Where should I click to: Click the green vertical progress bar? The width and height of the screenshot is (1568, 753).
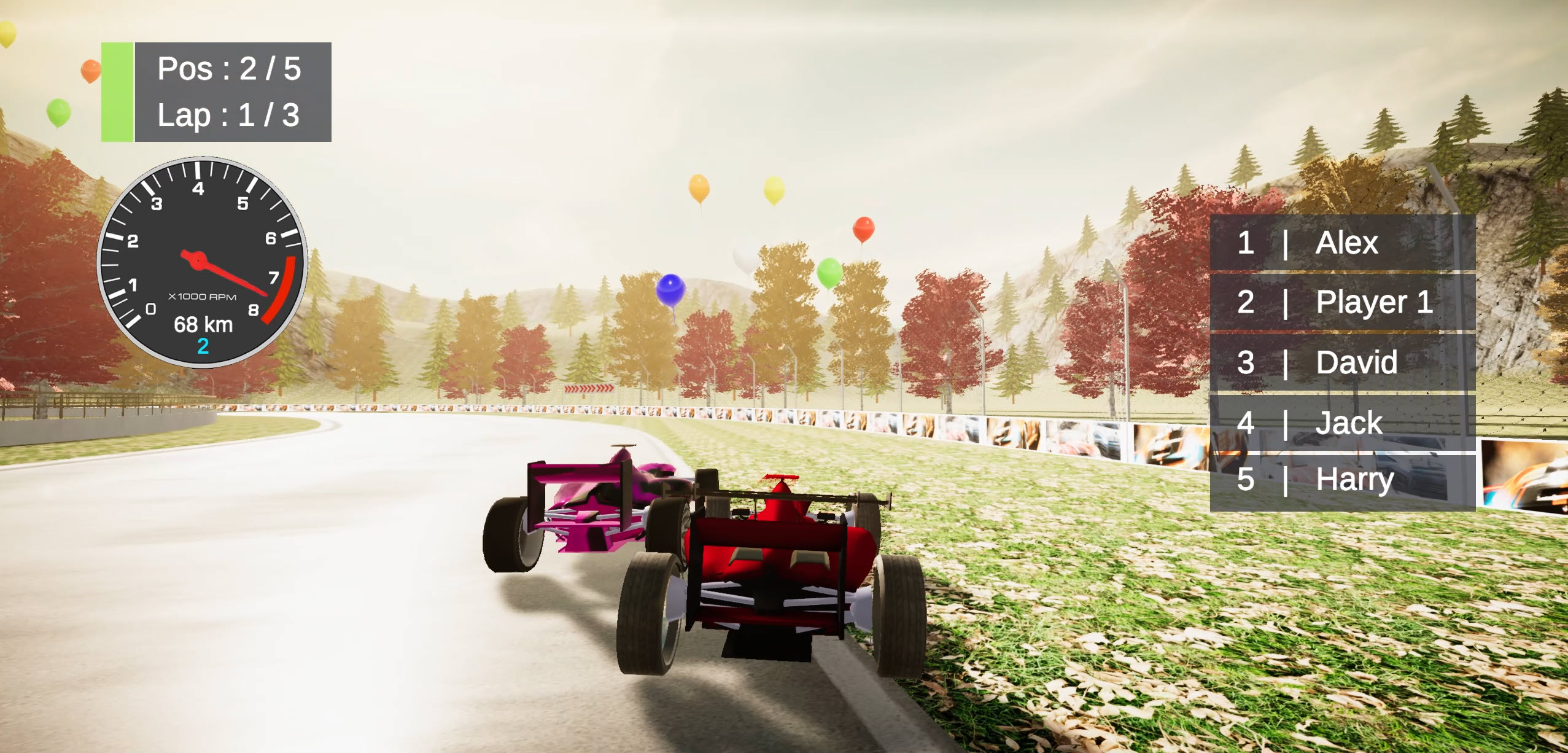tap(117, 90)
